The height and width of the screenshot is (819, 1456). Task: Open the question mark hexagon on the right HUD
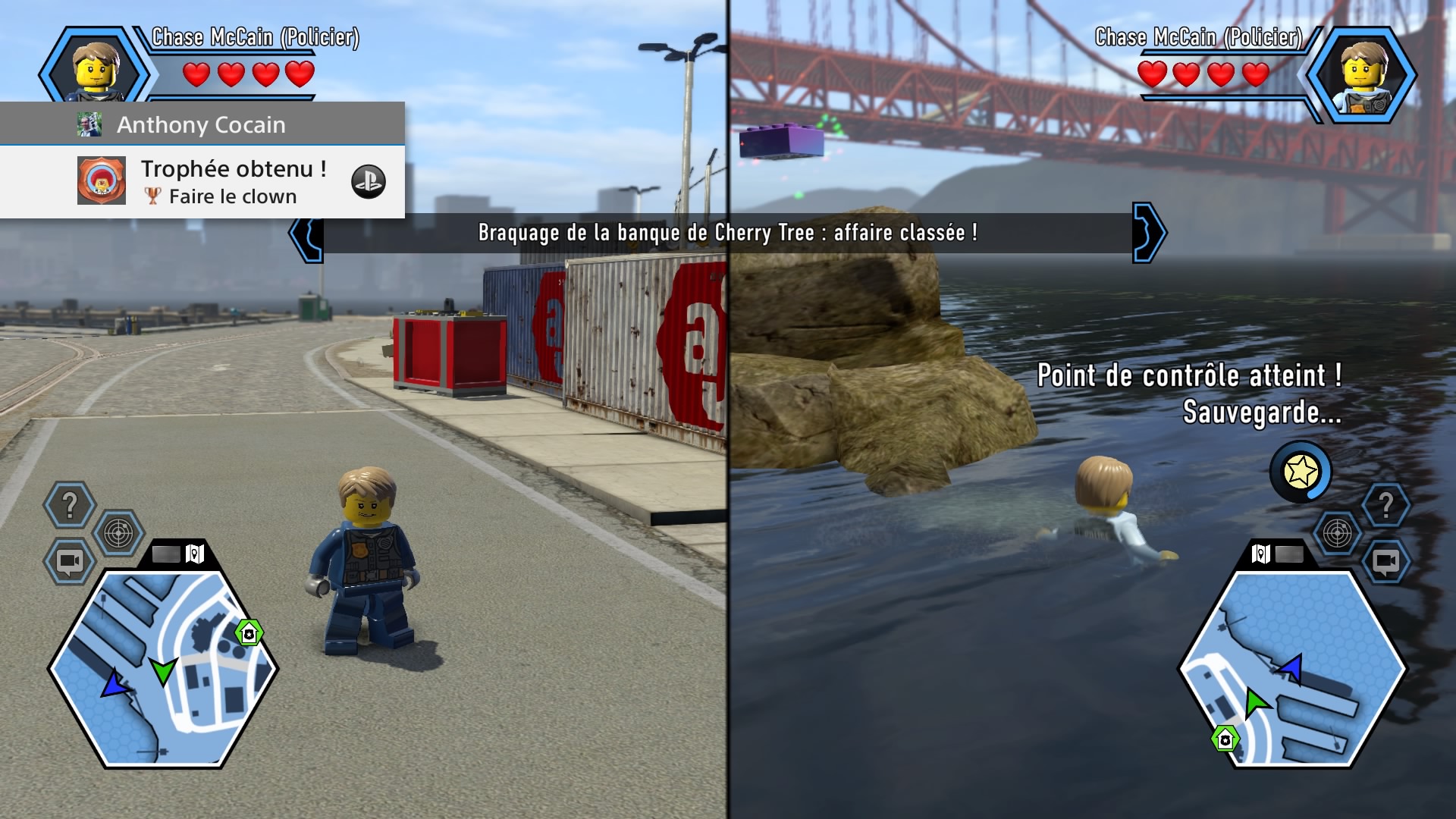coord(1387,503)
